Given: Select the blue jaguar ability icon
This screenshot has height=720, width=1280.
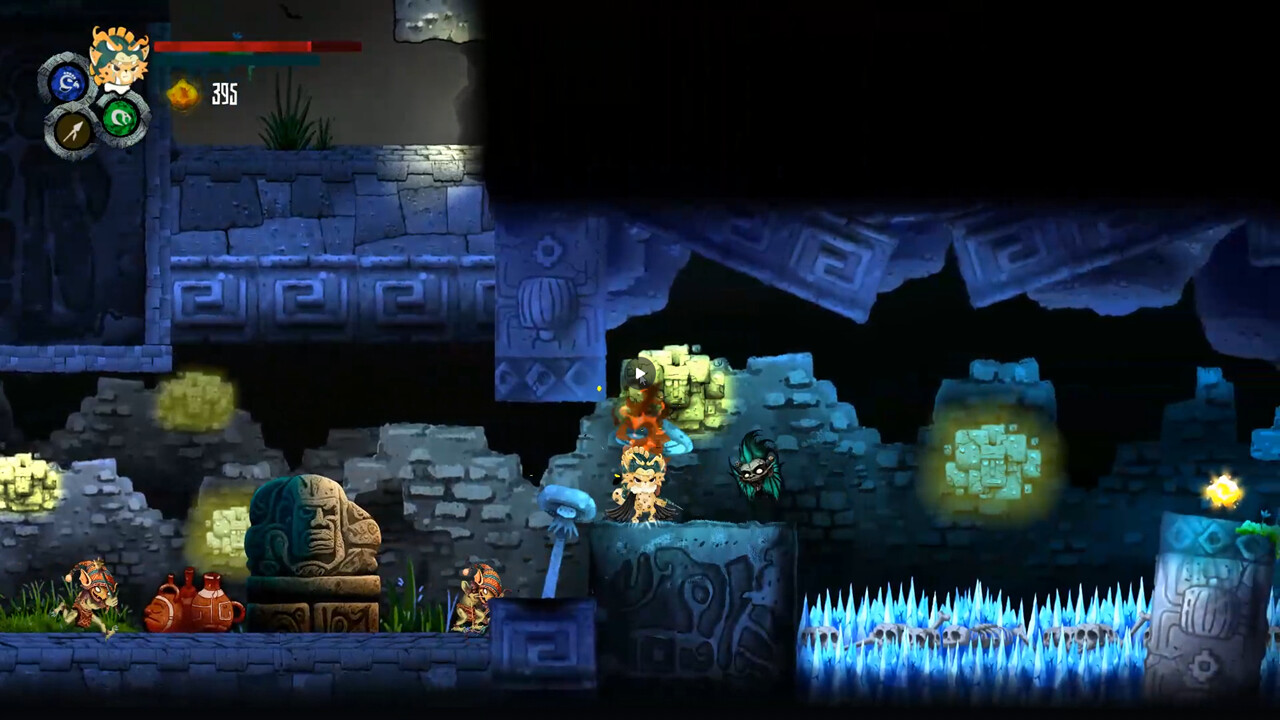Looking at the screenshot, I should [68, 83].
